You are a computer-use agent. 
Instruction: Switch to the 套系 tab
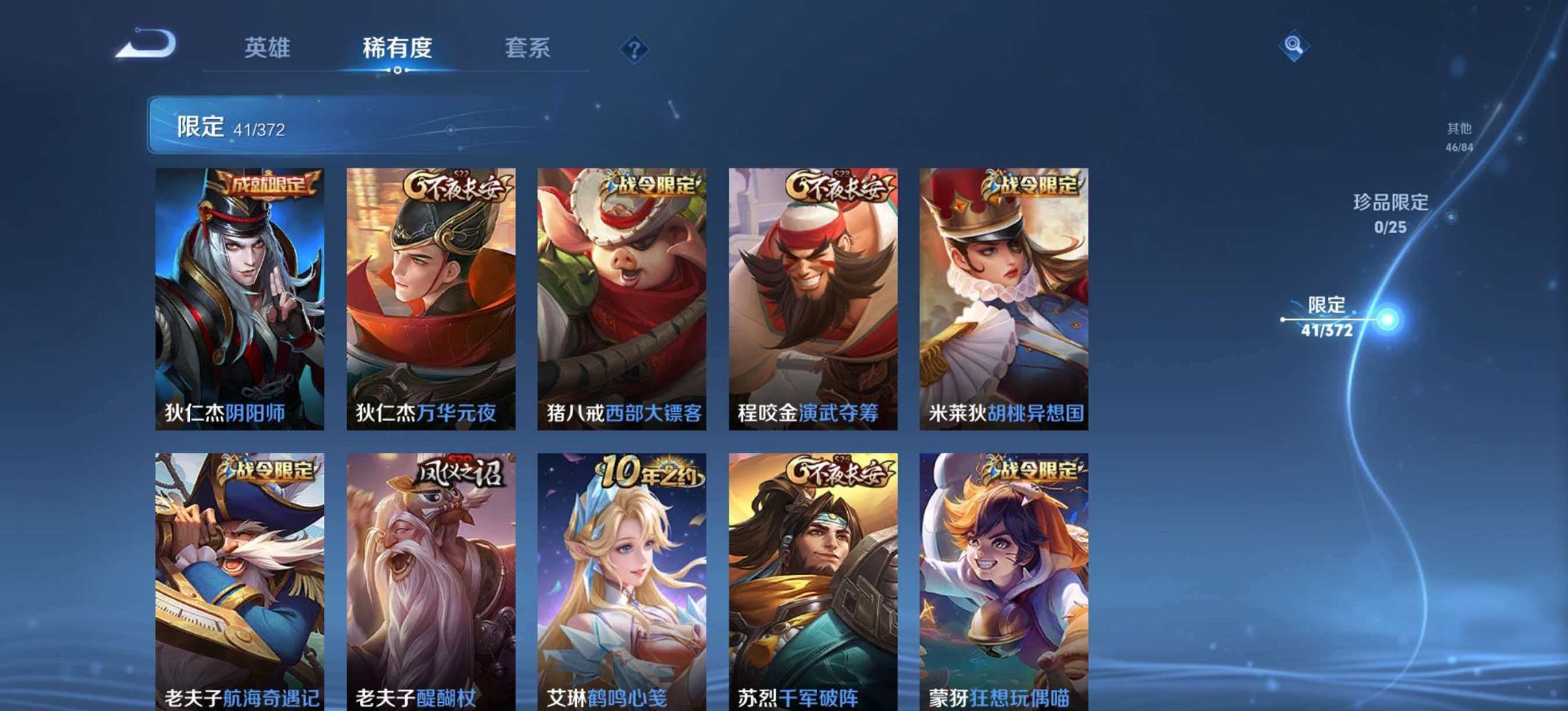click(x=527, y=48)
